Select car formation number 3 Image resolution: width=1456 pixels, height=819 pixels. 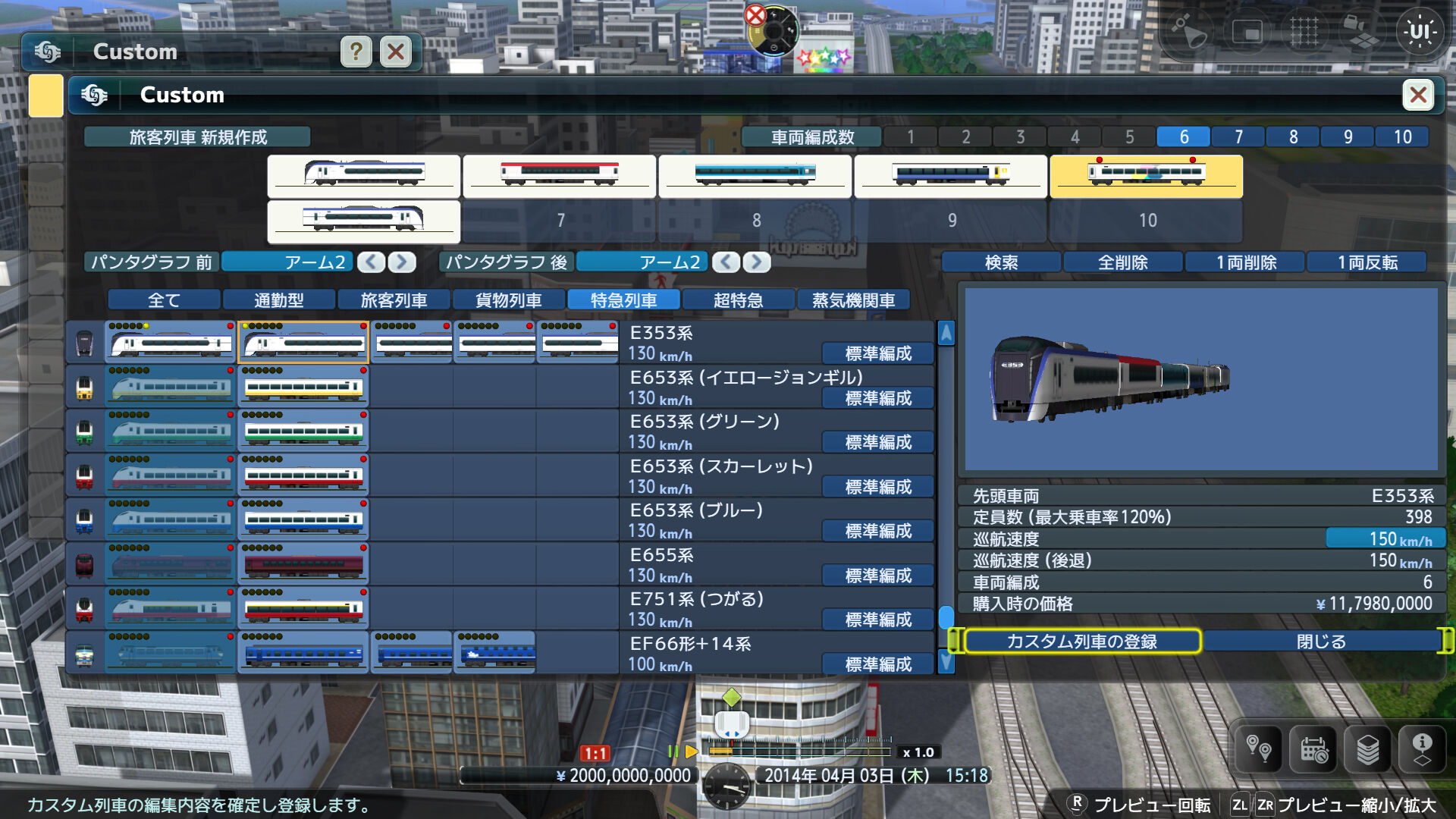coord(1020,136)
